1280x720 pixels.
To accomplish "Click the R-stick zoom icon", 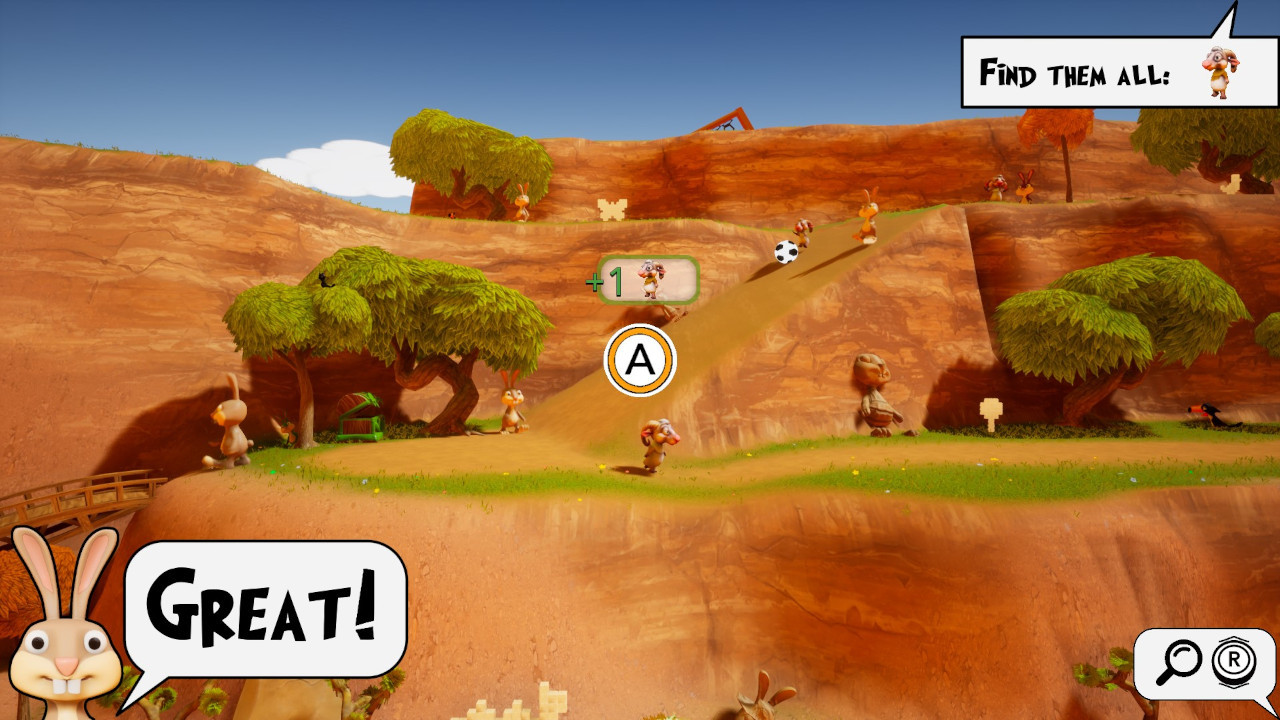I will [x=1232, y=660].
